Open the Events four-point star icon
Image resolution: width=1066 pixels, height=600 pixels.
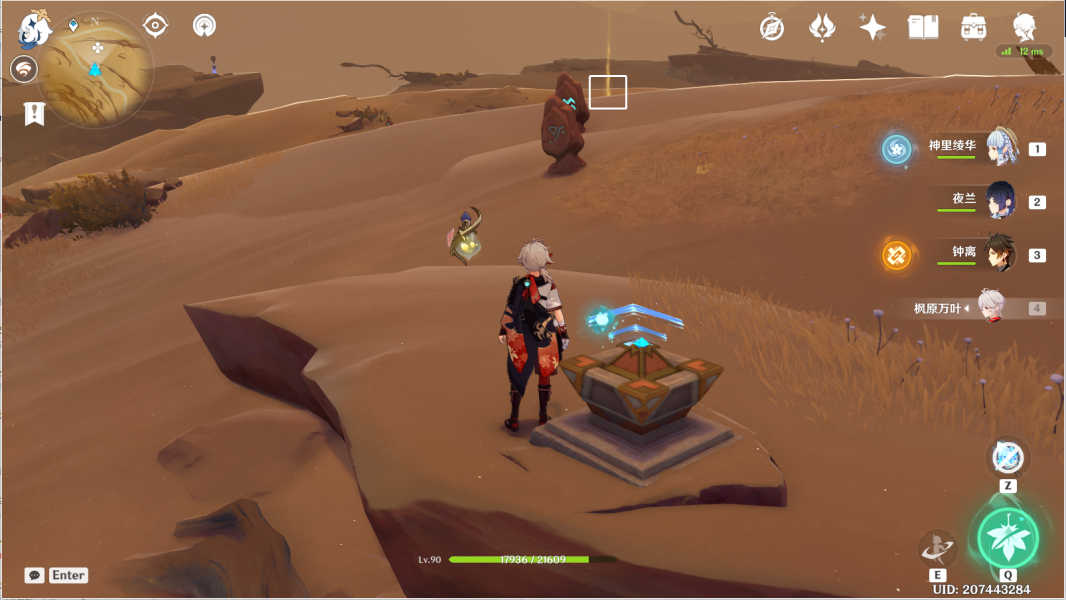point(872,28)
